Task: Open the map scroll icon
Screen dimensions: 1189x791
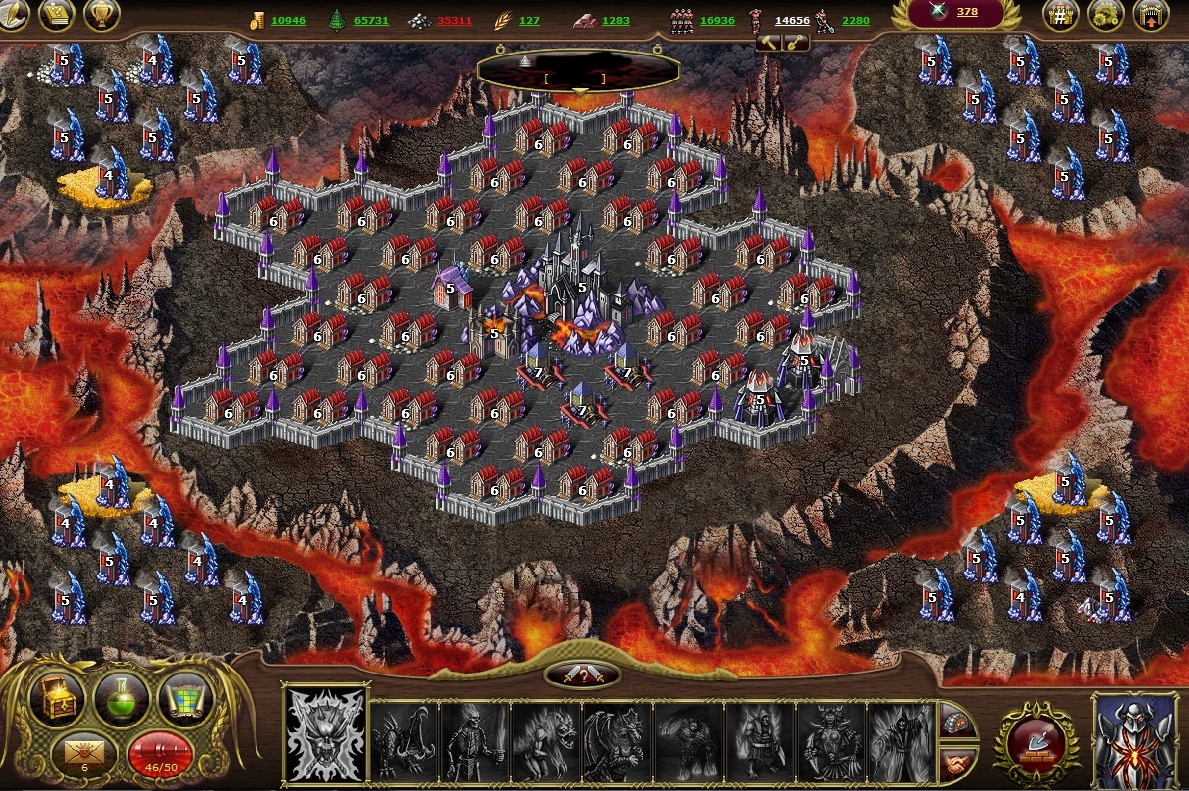Action: (x=186, y=696)
